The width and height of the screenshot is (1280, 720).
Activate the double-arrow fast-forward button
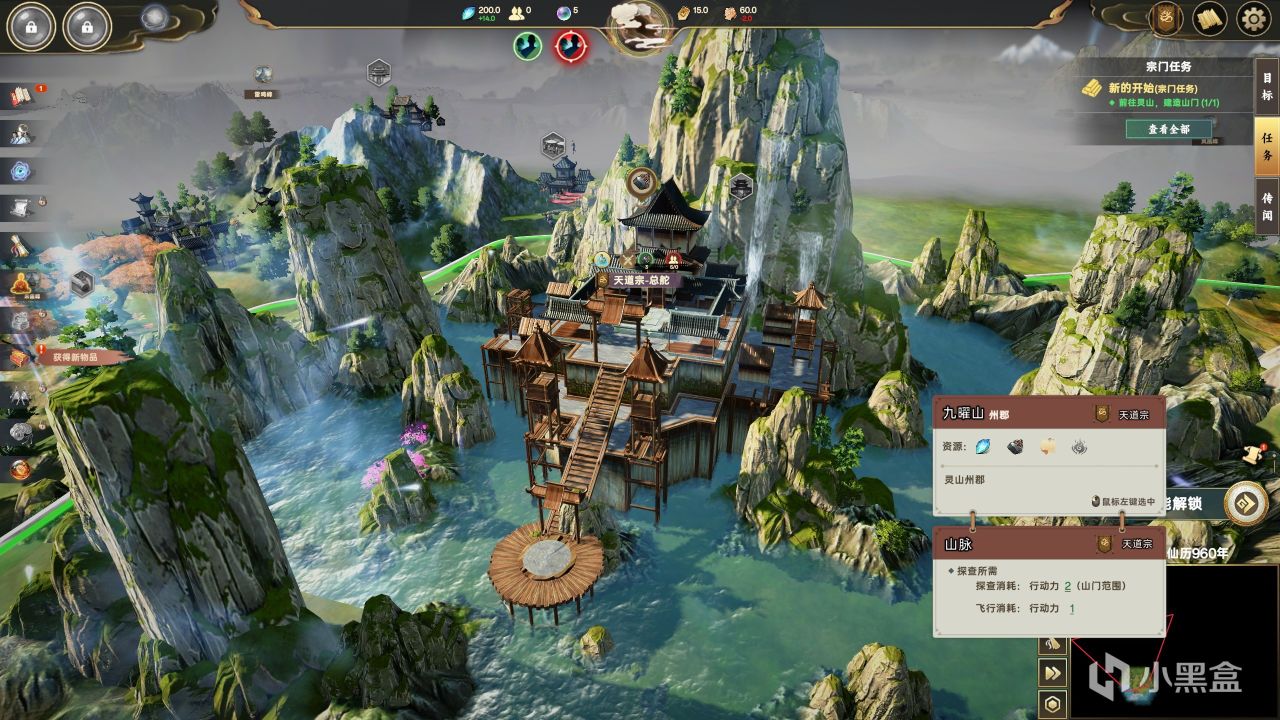[1052, 674]
